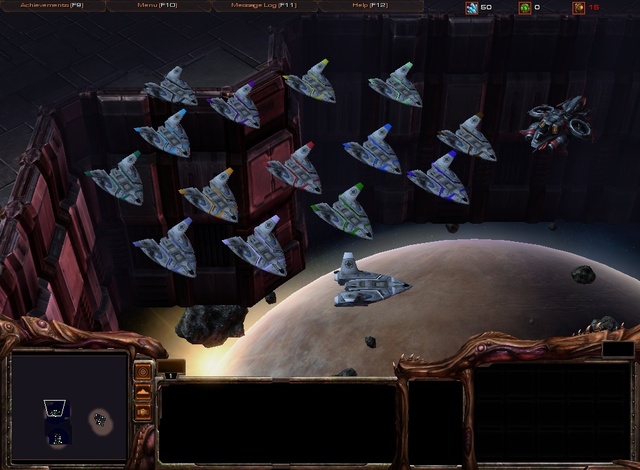Open the game Menu (F10)

pyautogui.click(x=157, y=6)
